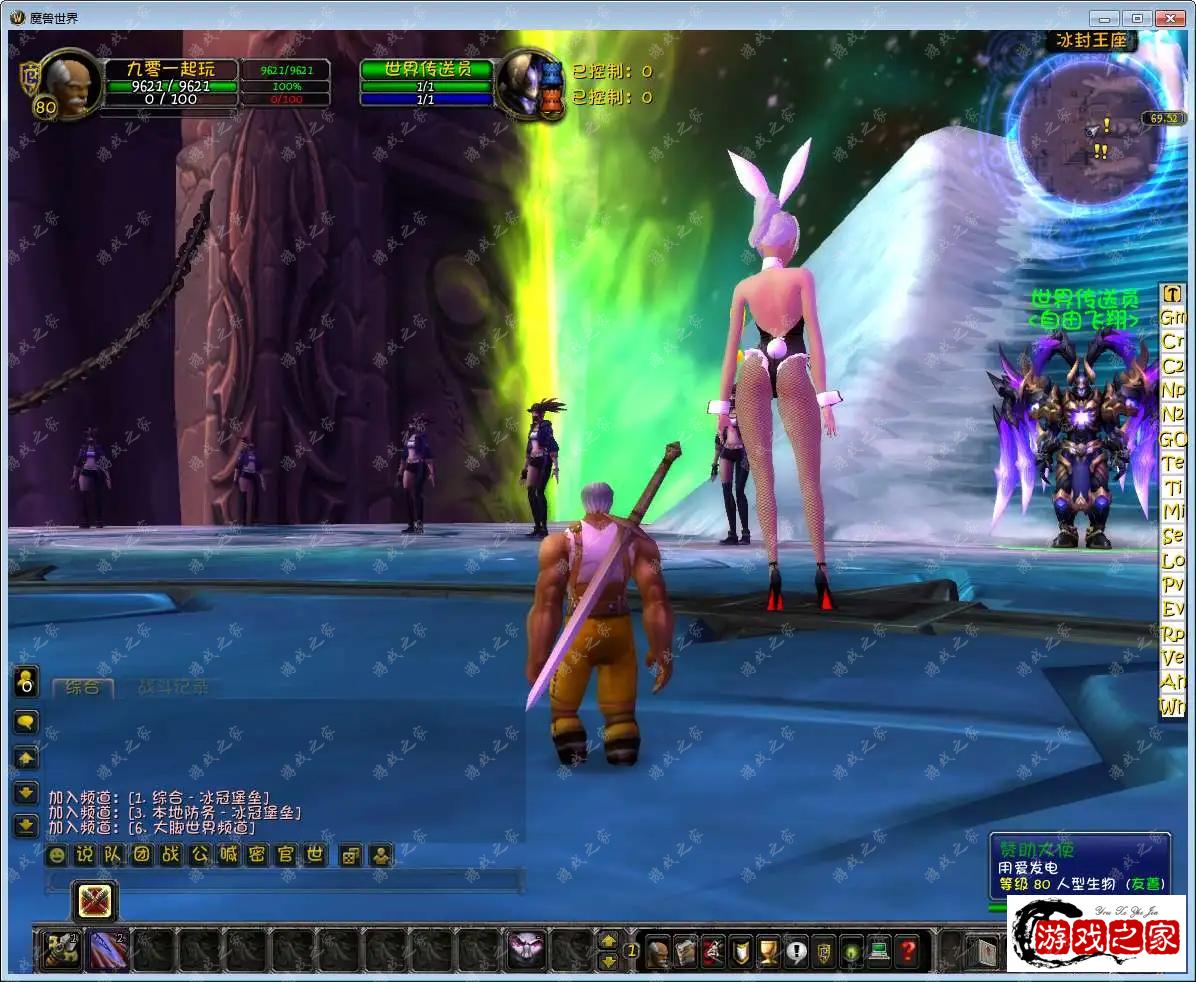This screenshot has height=982, width=1196.
Task: Activate the crossed-swords stance icon
Action: (96, 901)
